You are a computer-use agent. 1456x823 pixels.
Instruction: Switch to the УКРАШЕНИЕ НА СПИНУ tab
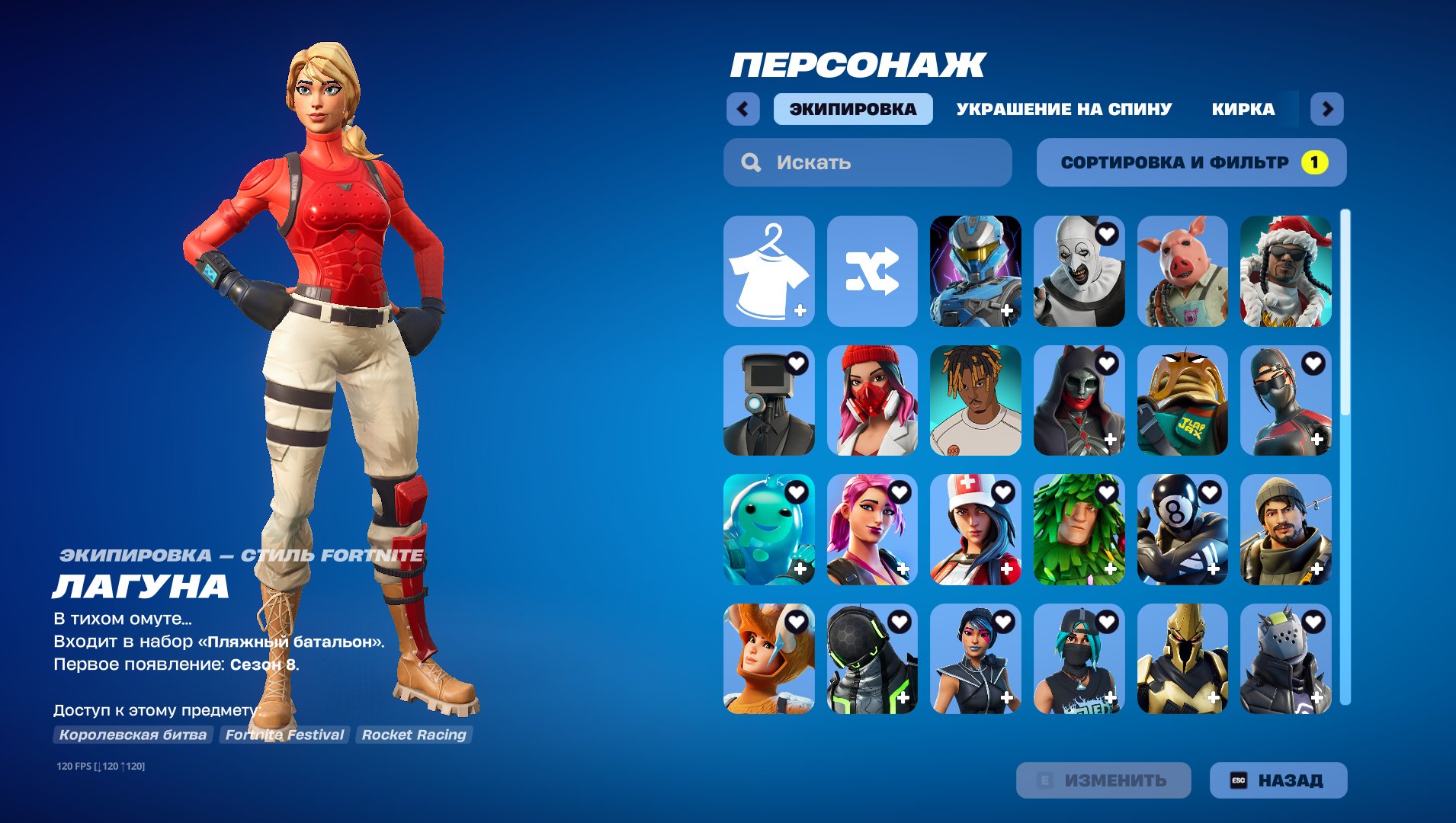pyautogui.click(x=1063, y=108)
